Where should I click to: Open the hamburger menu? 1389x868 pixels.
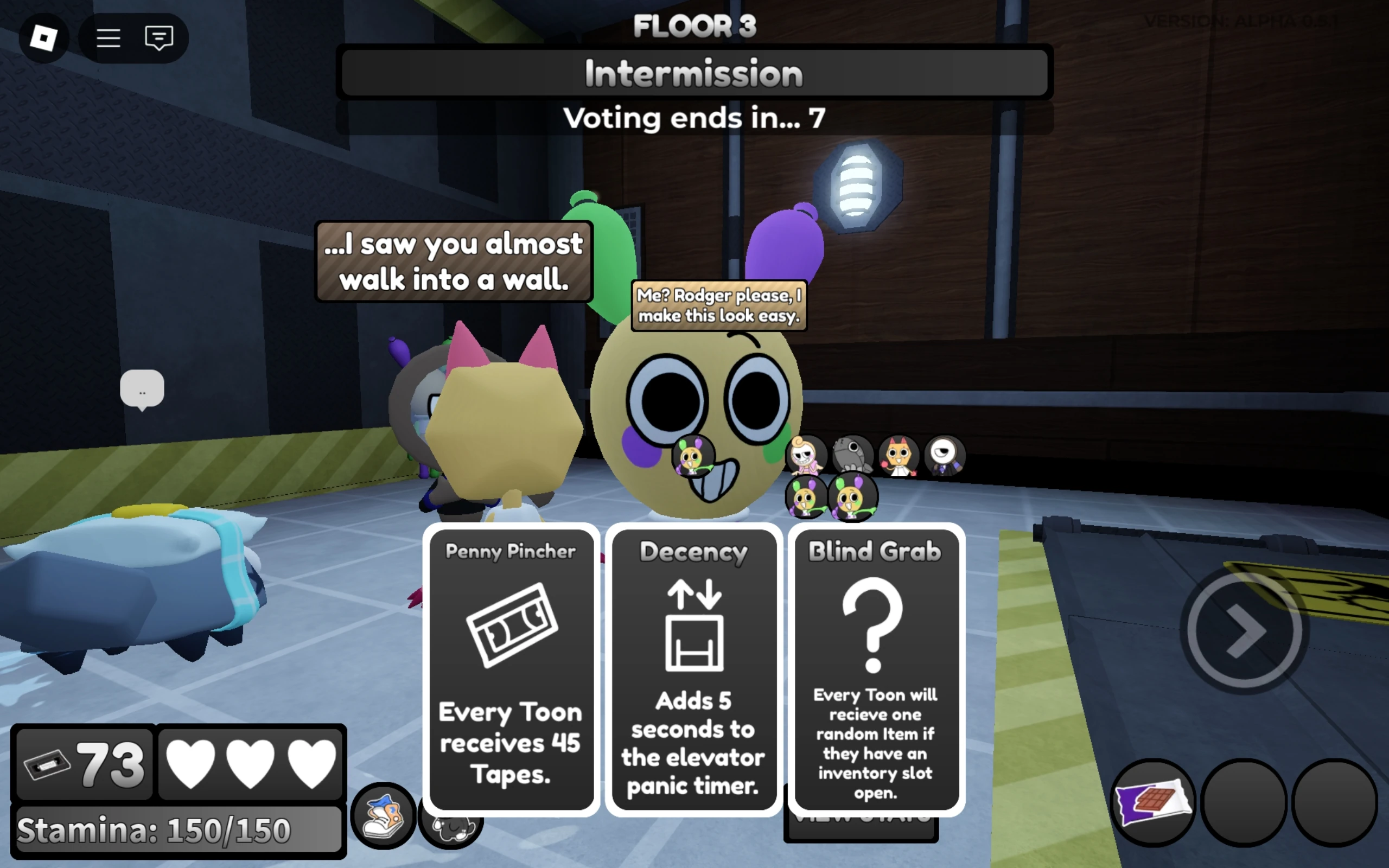tap(110, 37)
